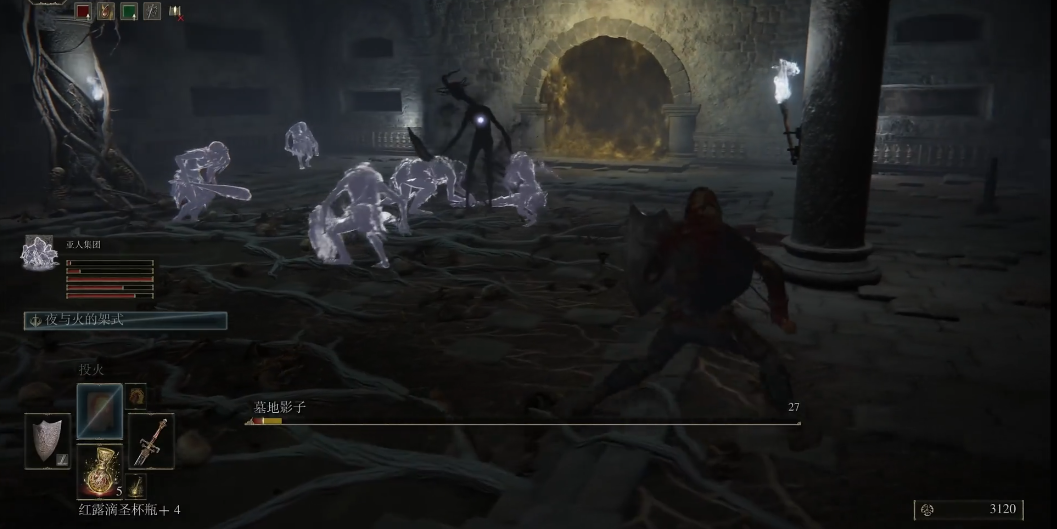This screenshot has height=529, width=1057.
Task: Click the 亚人集团 summon portrait
Action: click(x=39, y=253)
